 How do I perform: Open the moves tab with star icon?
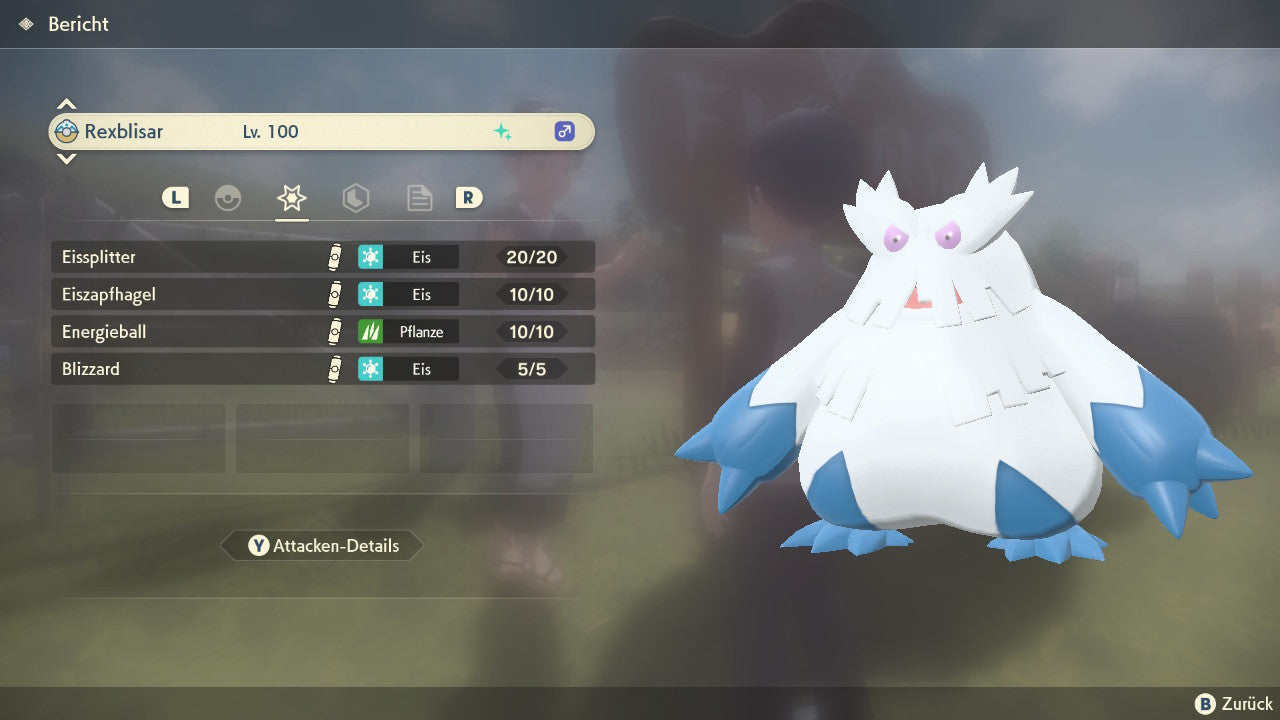[291, 198]
